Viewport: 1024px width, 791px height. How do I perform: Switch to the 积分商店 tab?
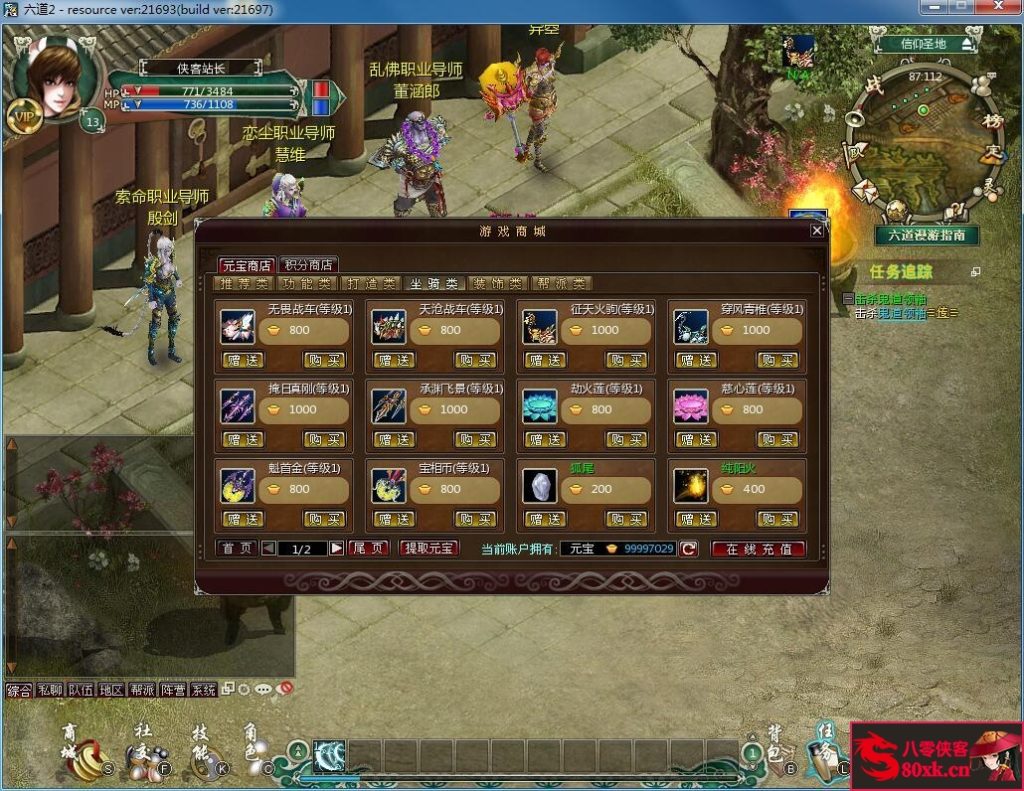[308, 265]
